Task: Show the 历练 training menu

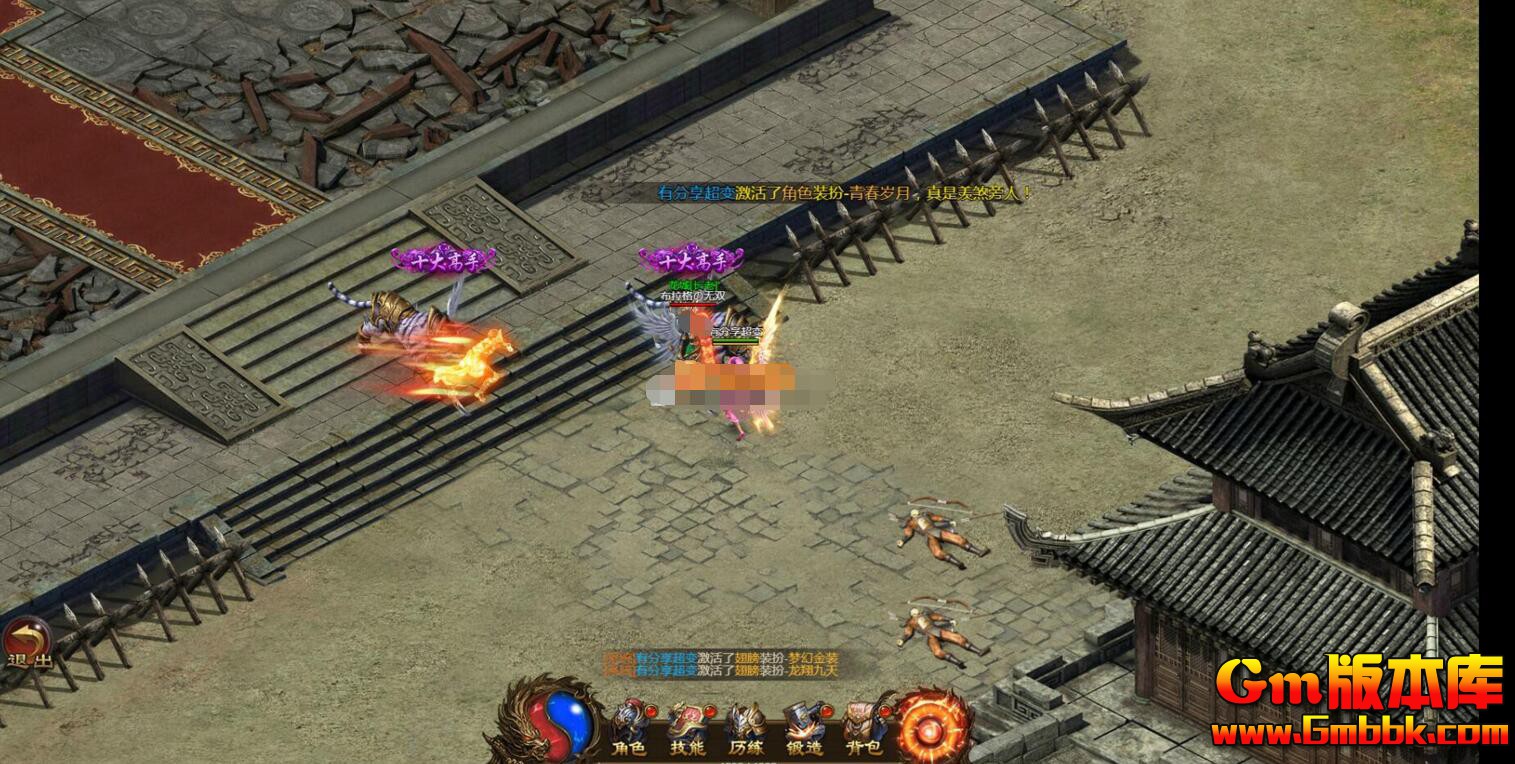Action: (x=745, y=727)
